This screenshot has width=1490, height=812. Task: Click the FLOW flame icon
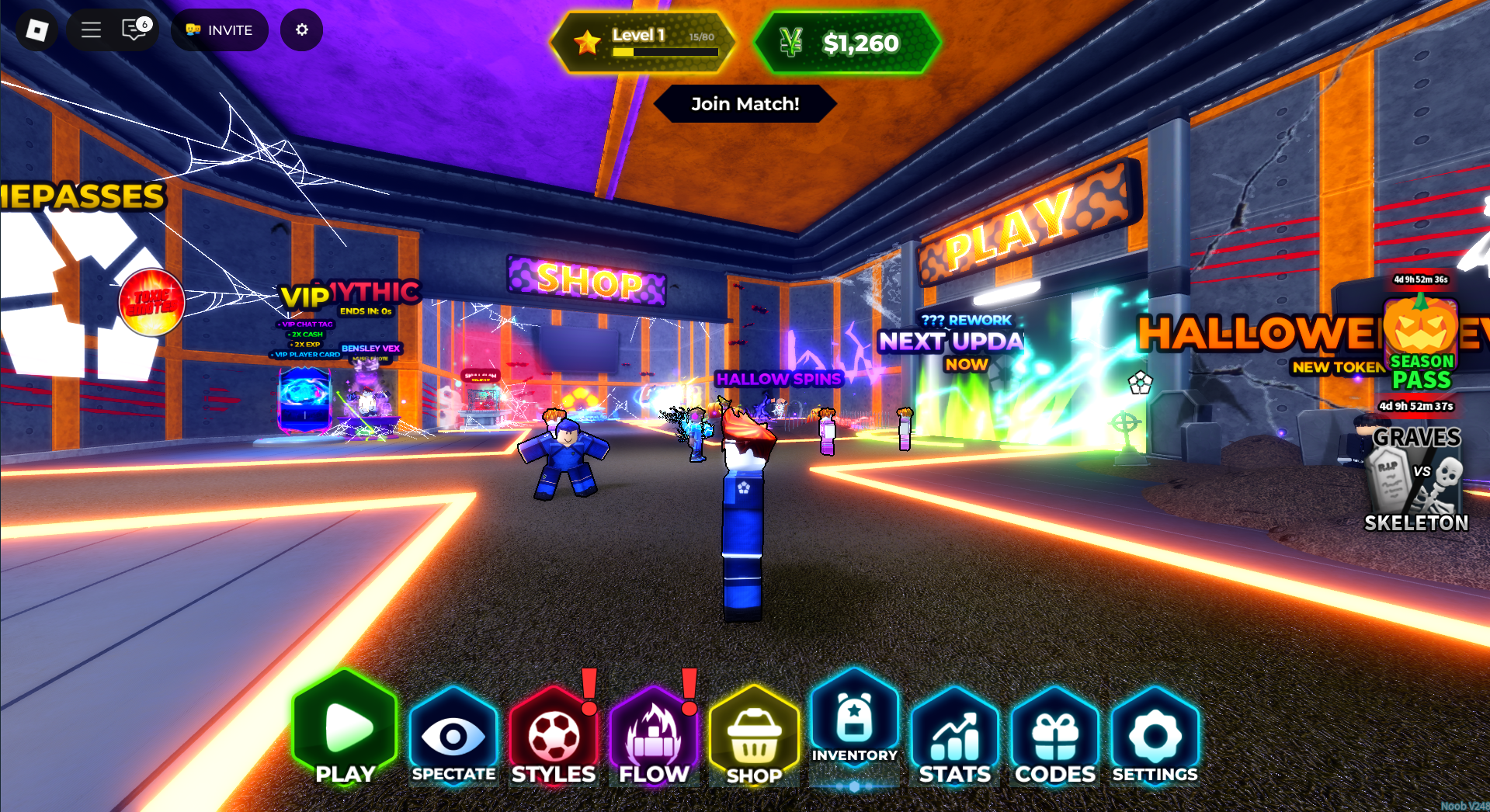[x=654, y=733]
